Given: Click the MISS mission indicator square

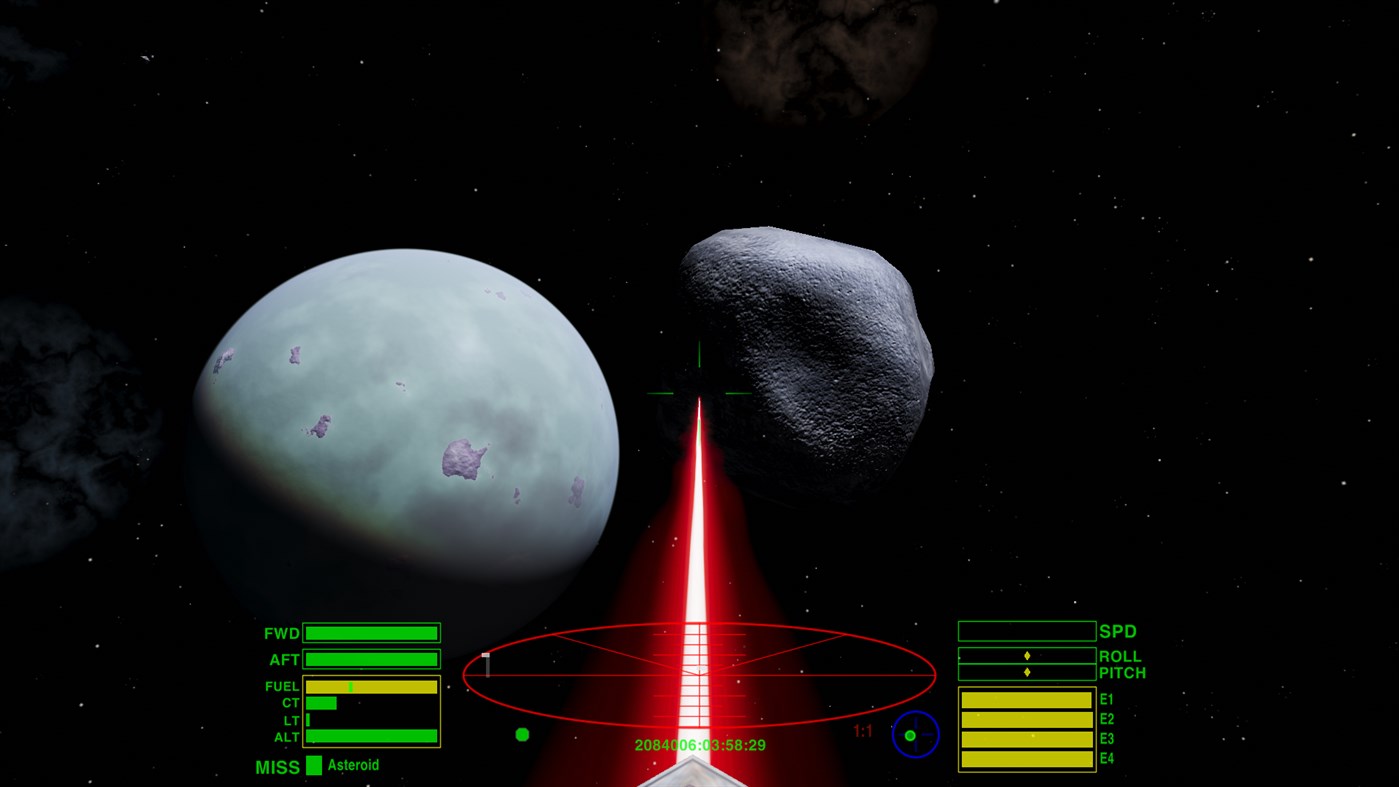Looking at the screenshot, I should pyautogui.click(x=316, y=765).
